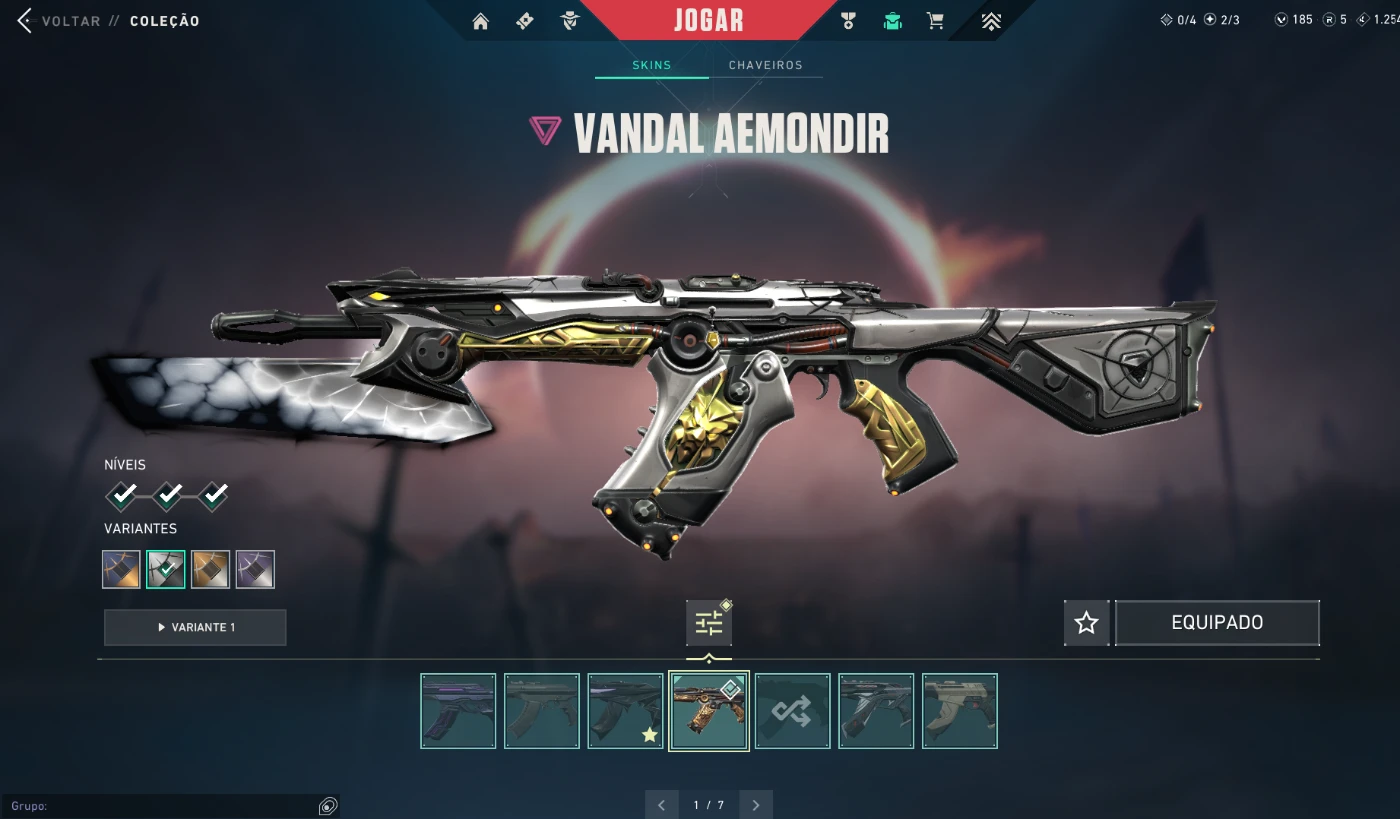Choose the first purple Vandal skin thumbnail
Screen dimensions: 1400x819
pyautogui.click(x=458, y=711)
